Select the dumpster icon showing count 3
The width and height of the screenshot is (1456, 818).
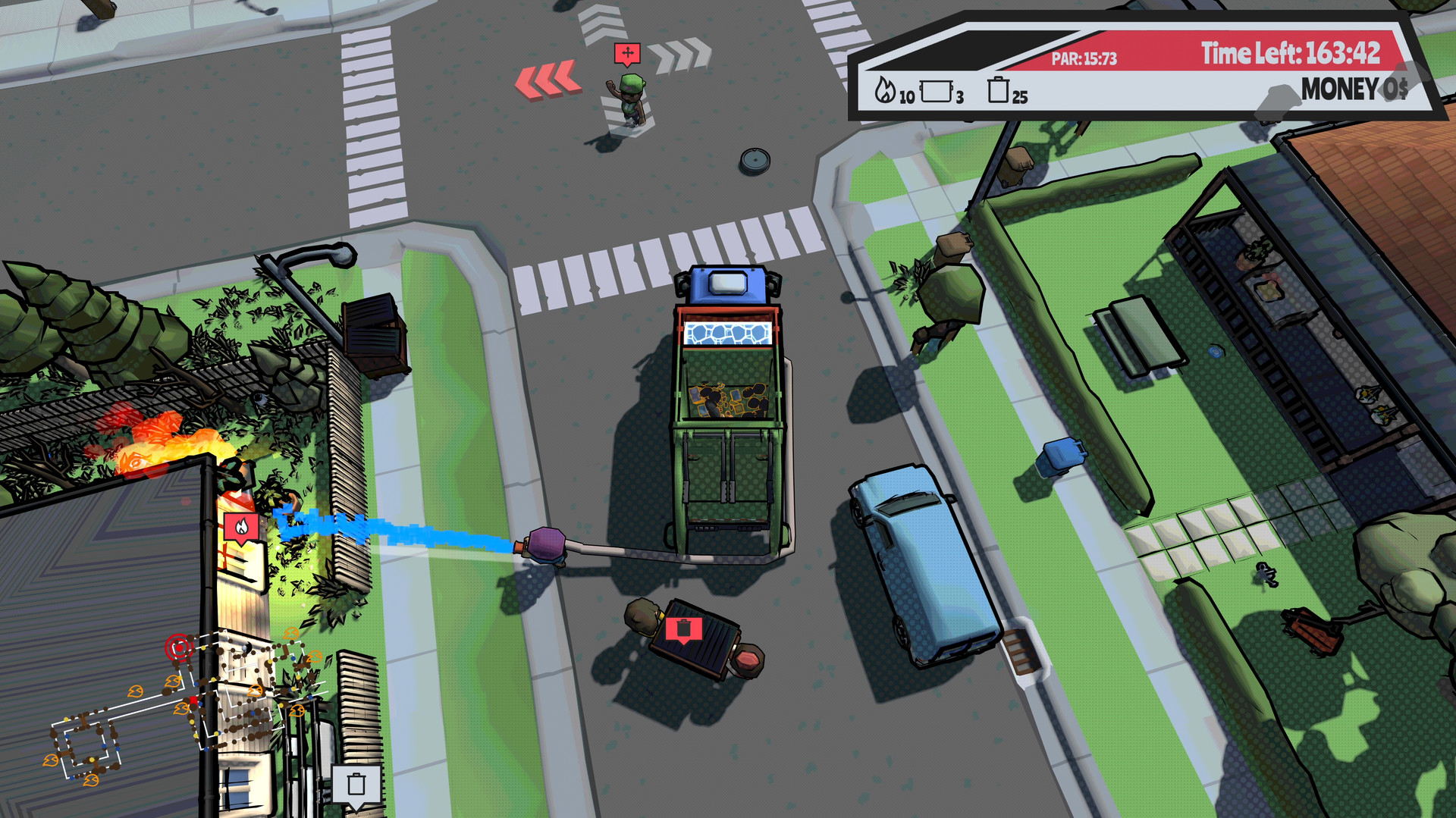point(938,90)
